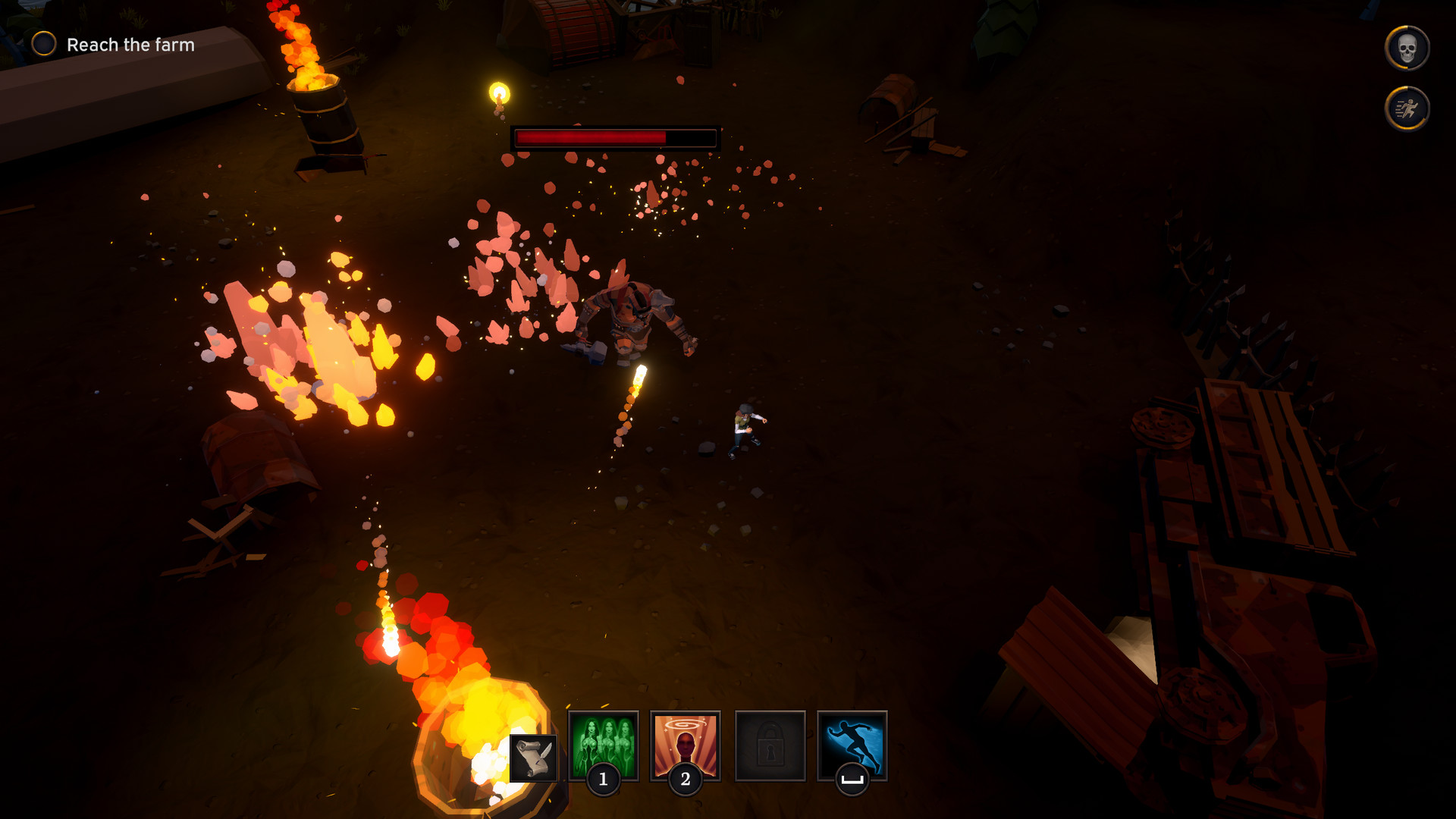Click the Reach the farm objective
This screenshot has width=1456, height=819.
(x=130, y=45)
